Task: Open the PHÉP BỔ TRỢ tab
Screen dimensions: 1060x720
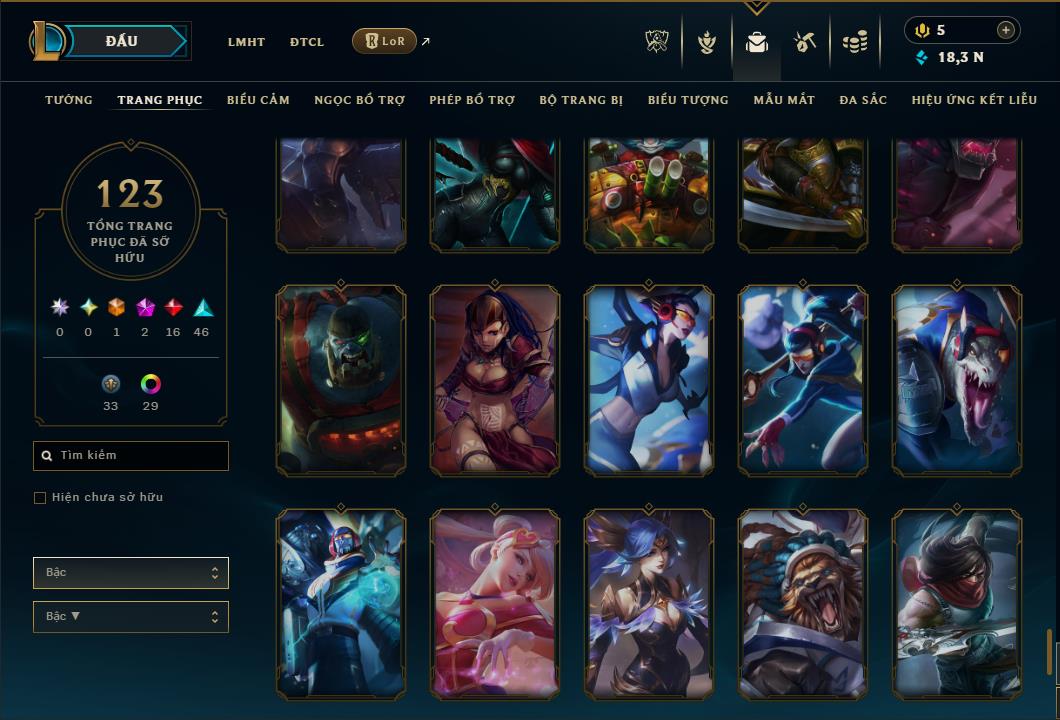Action: (472, 100)
